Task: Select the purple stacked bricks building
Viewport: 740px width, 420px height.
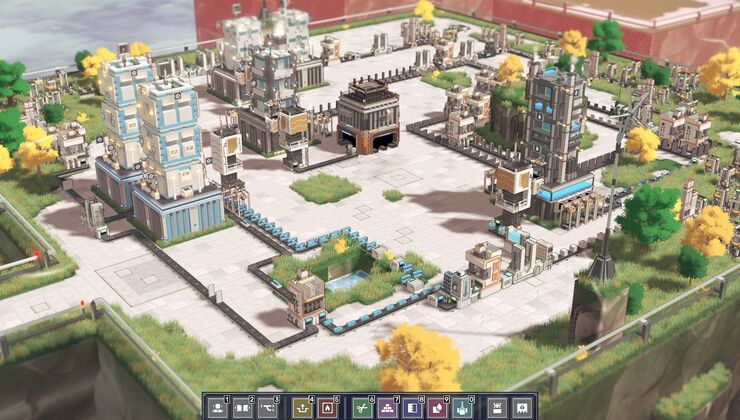Action: click(x=386, y=407)
